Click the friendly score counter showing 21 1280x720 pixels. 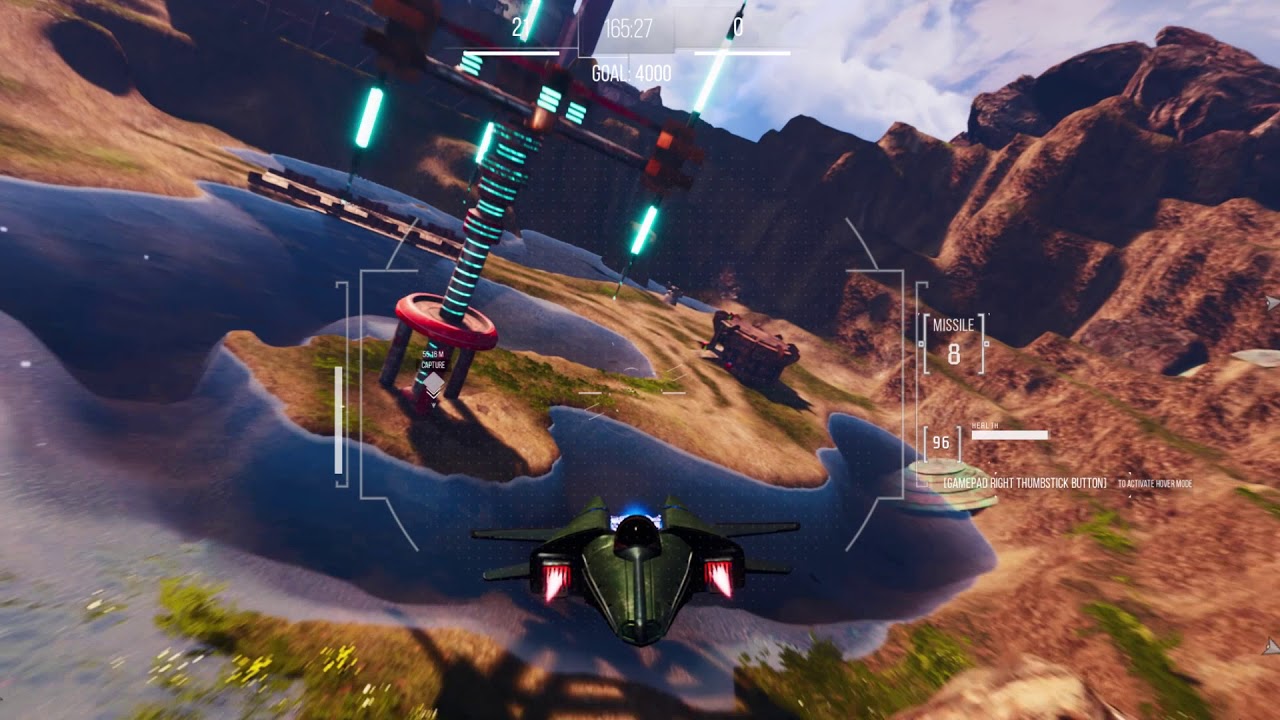point(519,28)
